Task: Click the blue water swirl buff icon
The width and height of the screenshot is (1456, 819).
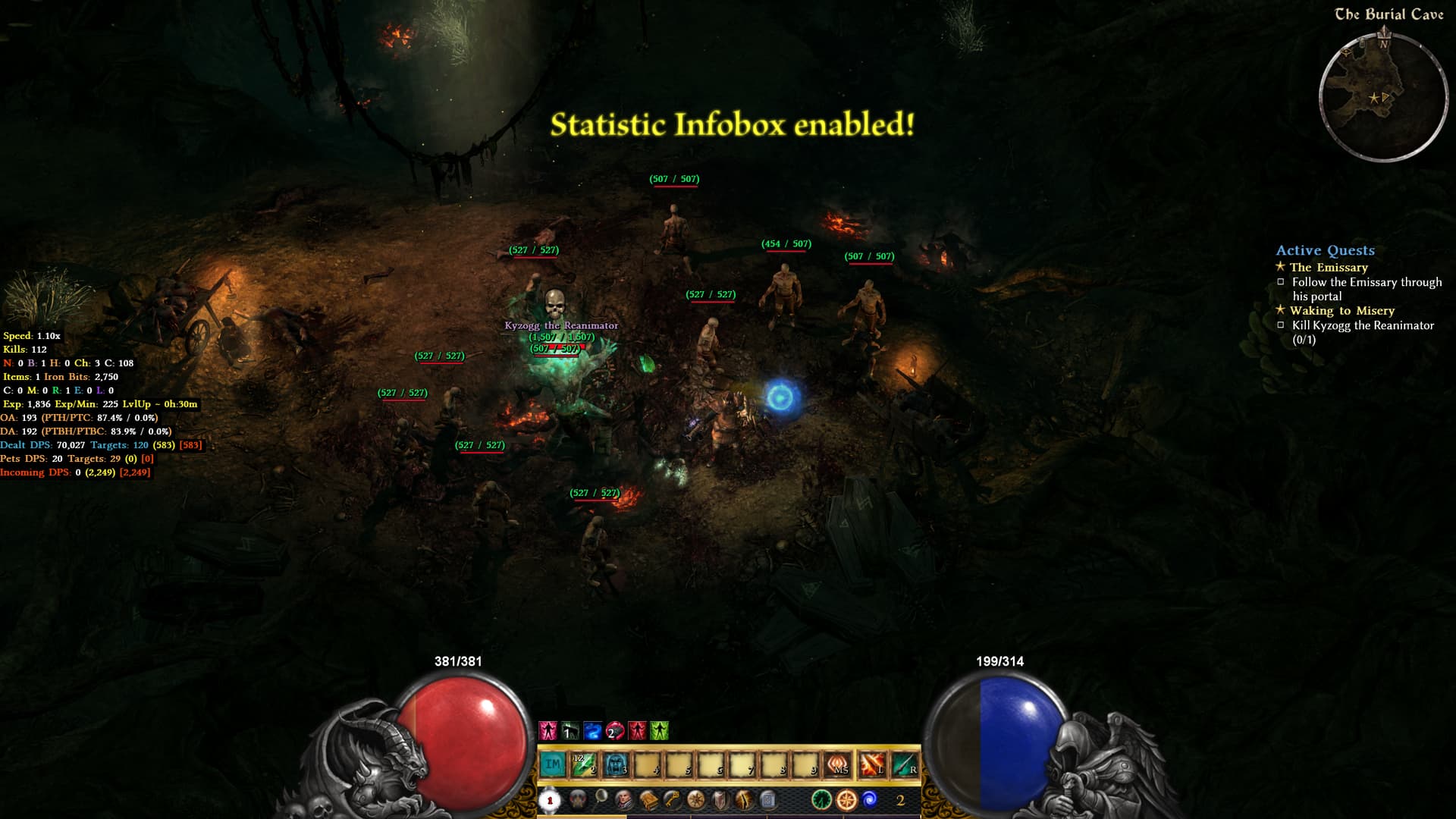Action: pos(592,731)
